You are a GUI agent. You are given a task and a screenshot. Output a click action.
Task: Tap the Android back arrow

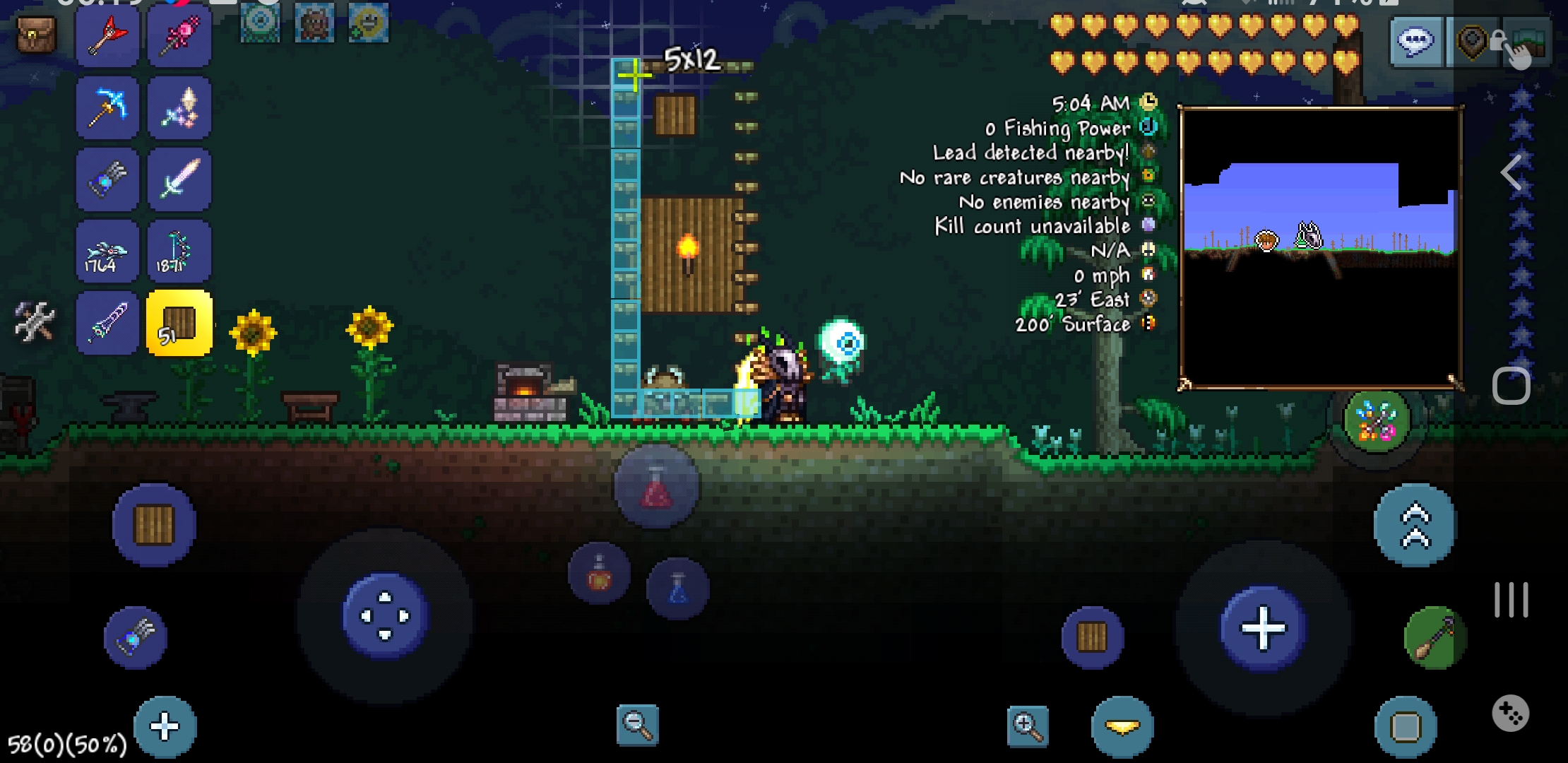pyautogui.click(x=1511, y=172)
